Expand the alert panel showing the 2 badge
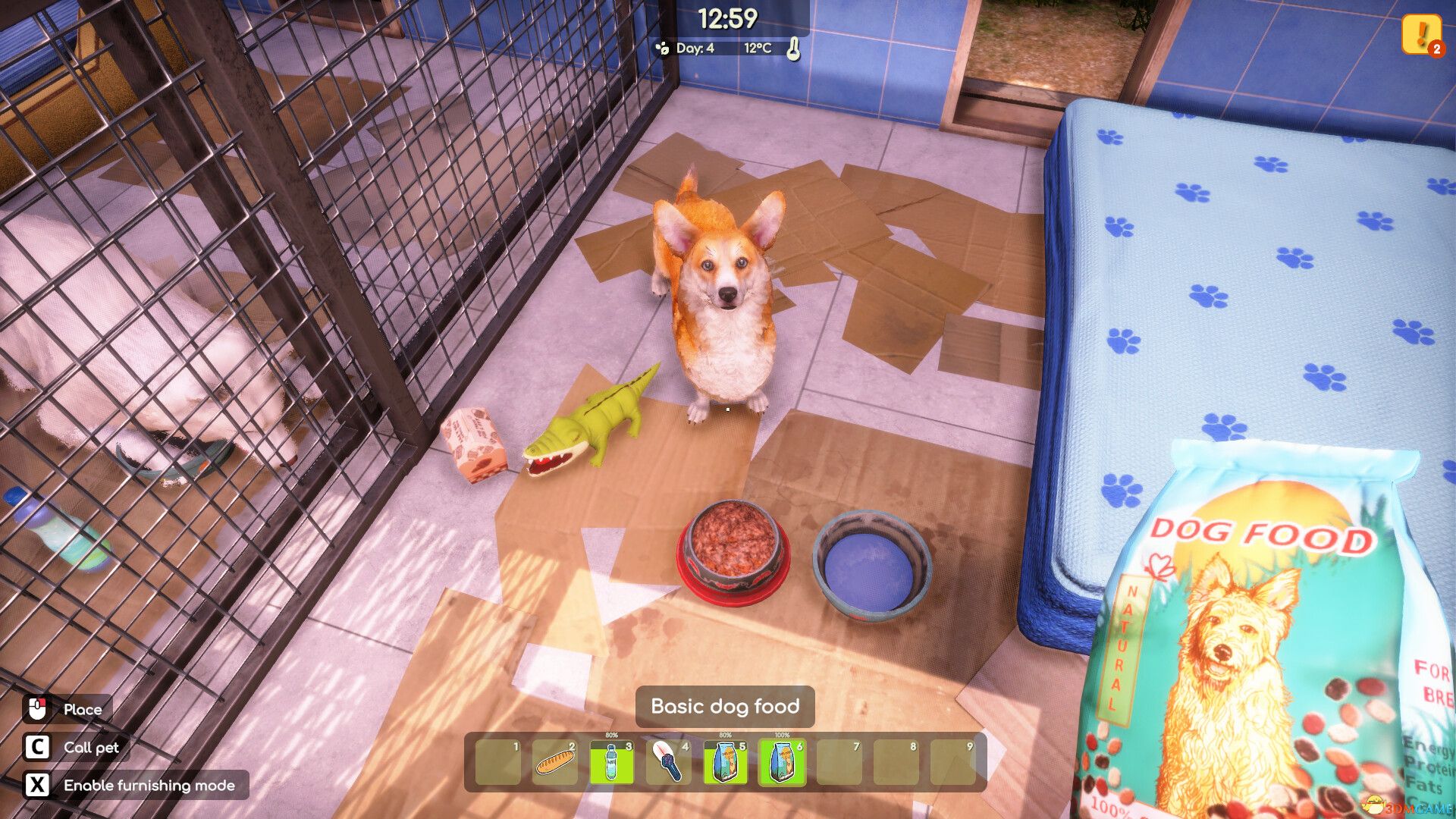This screenshot has height=819, width=1456. 1436,49
